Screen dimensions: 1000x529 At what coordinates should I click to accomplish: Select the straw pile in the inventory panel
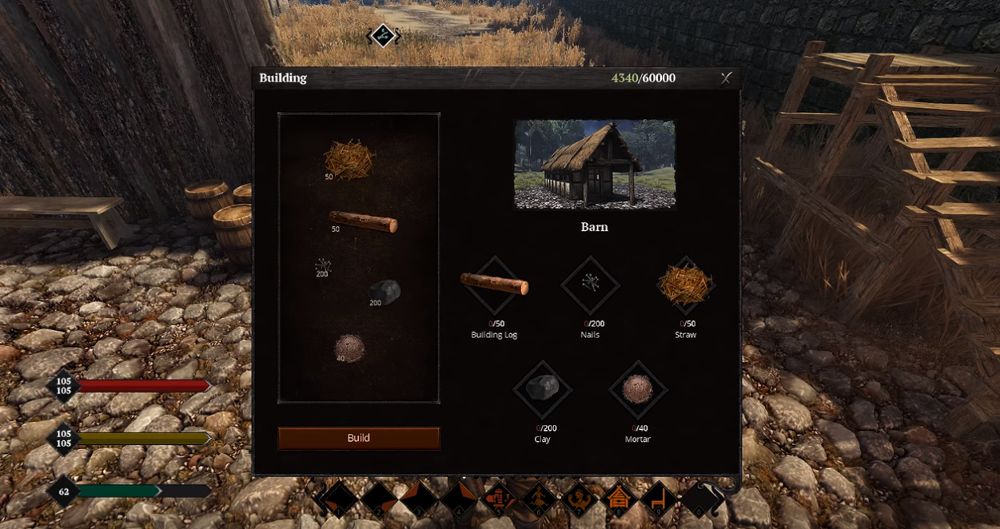click(x=349, y=160)
